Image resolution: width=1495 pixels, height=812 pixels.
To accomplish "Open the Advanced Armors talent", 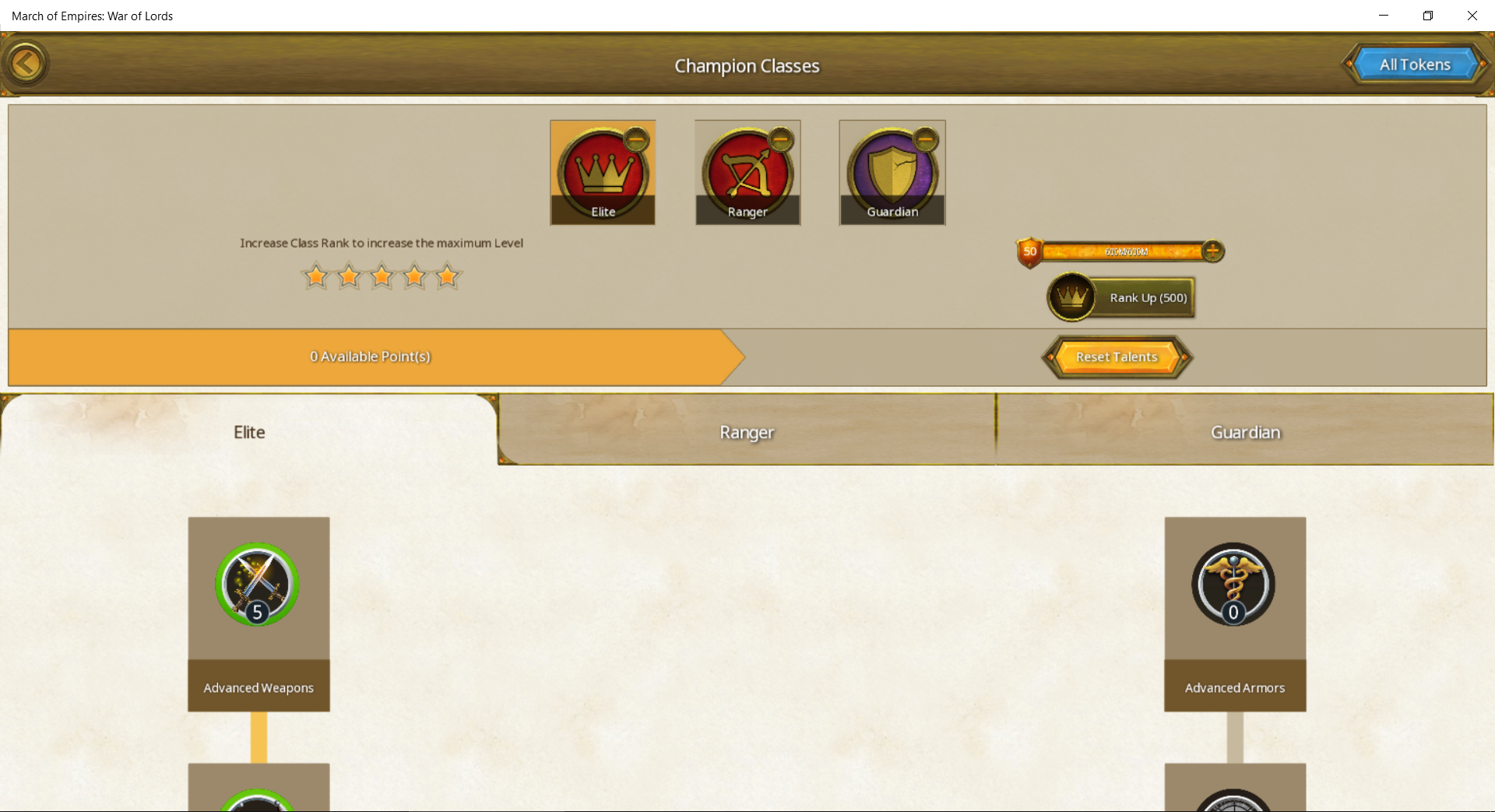I will click(x=1233, y=585).
